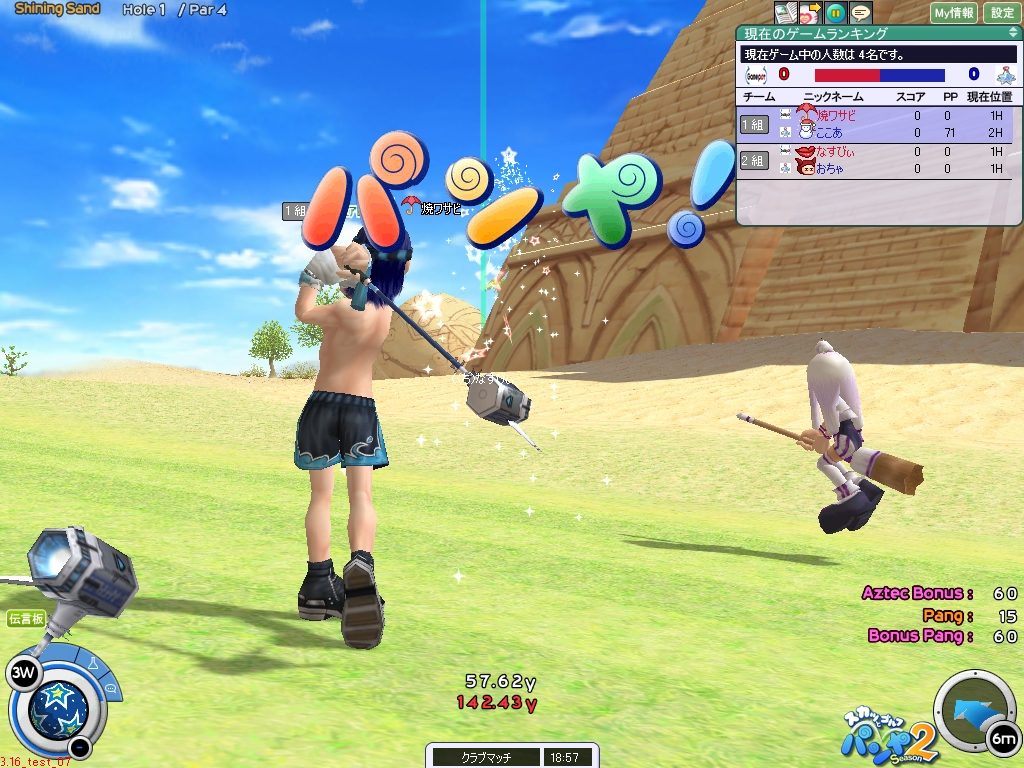1024x768 pixels.
Task: Collapse the game ranking panel
Action: [1013, 33]
